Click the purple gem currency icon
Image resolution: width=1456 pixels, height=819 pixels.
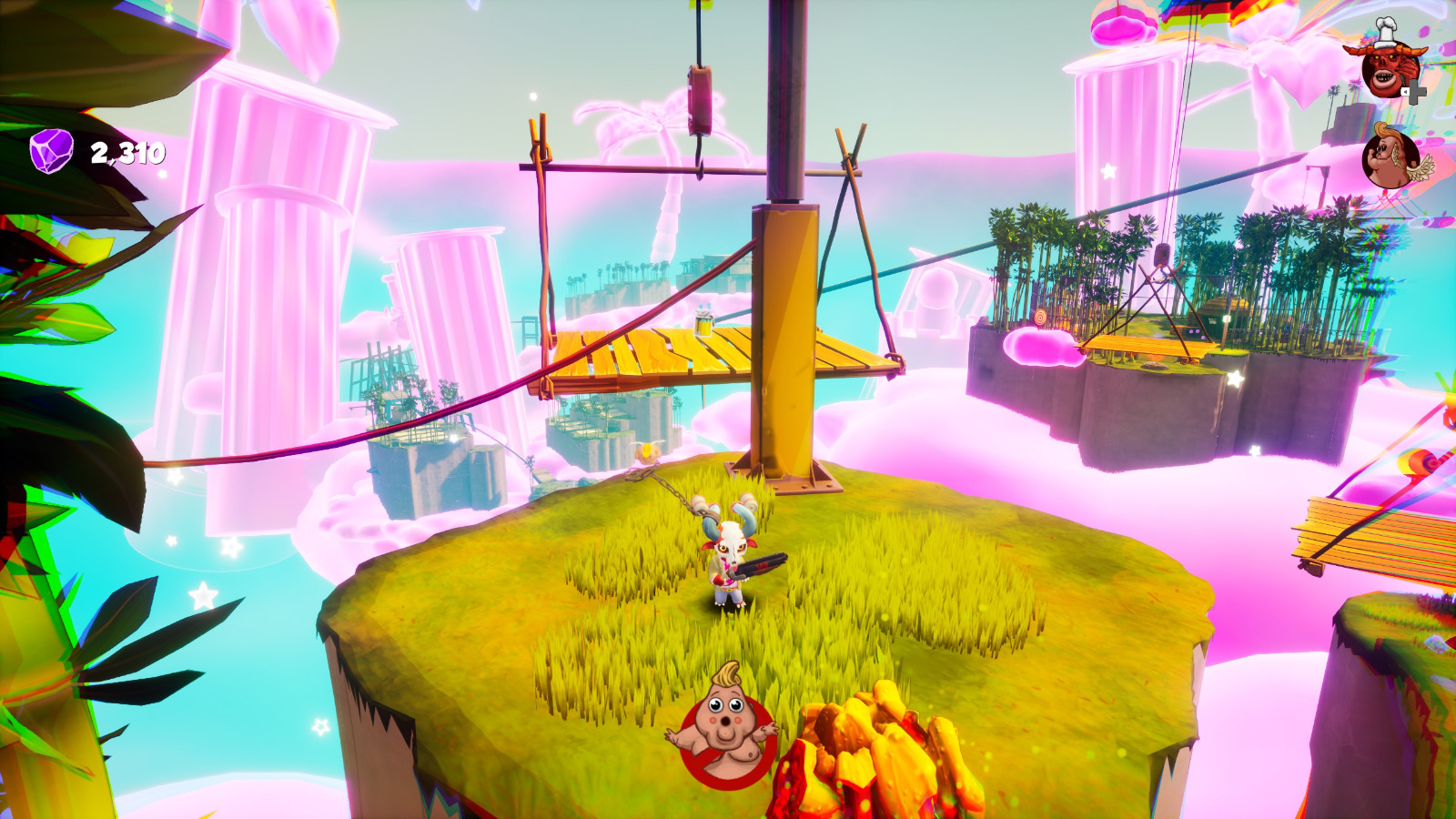[x=50, y=151]
